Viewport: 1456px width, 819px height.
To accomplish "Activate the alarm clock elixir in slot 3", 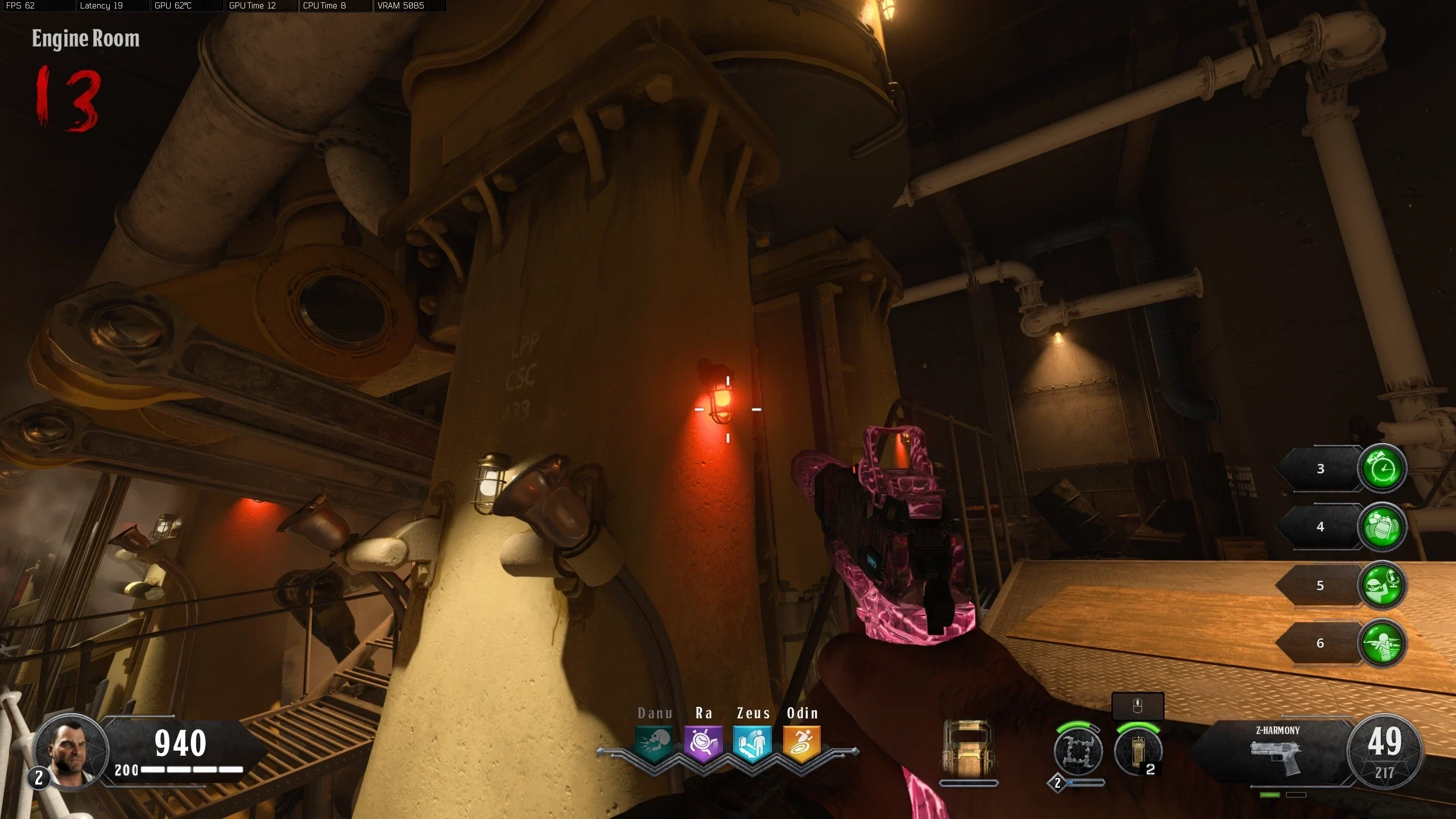I will (1381, 469).
